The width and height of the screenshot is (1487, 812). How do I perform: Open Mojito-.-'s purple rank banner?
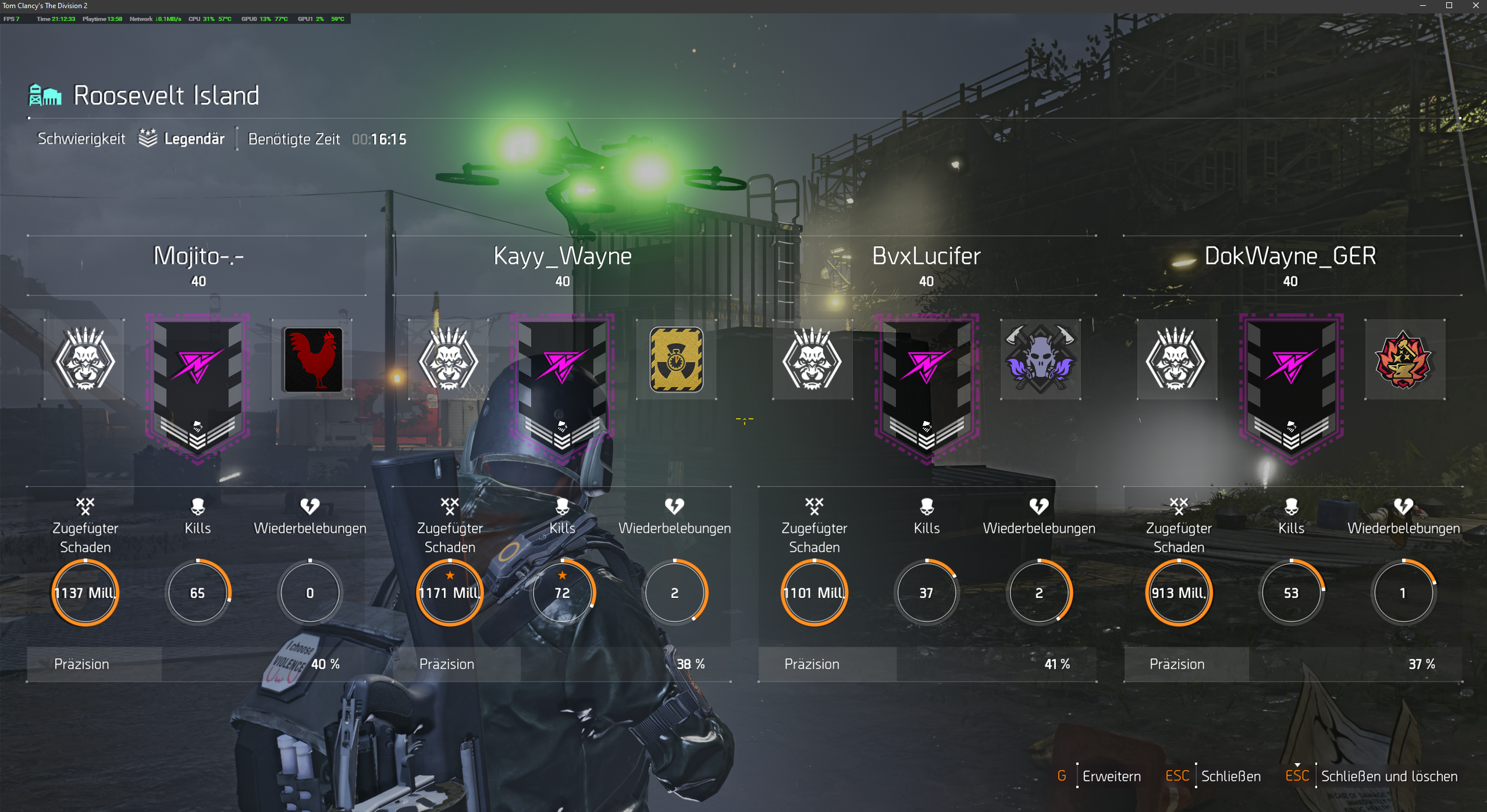click(x=198, y=387)
